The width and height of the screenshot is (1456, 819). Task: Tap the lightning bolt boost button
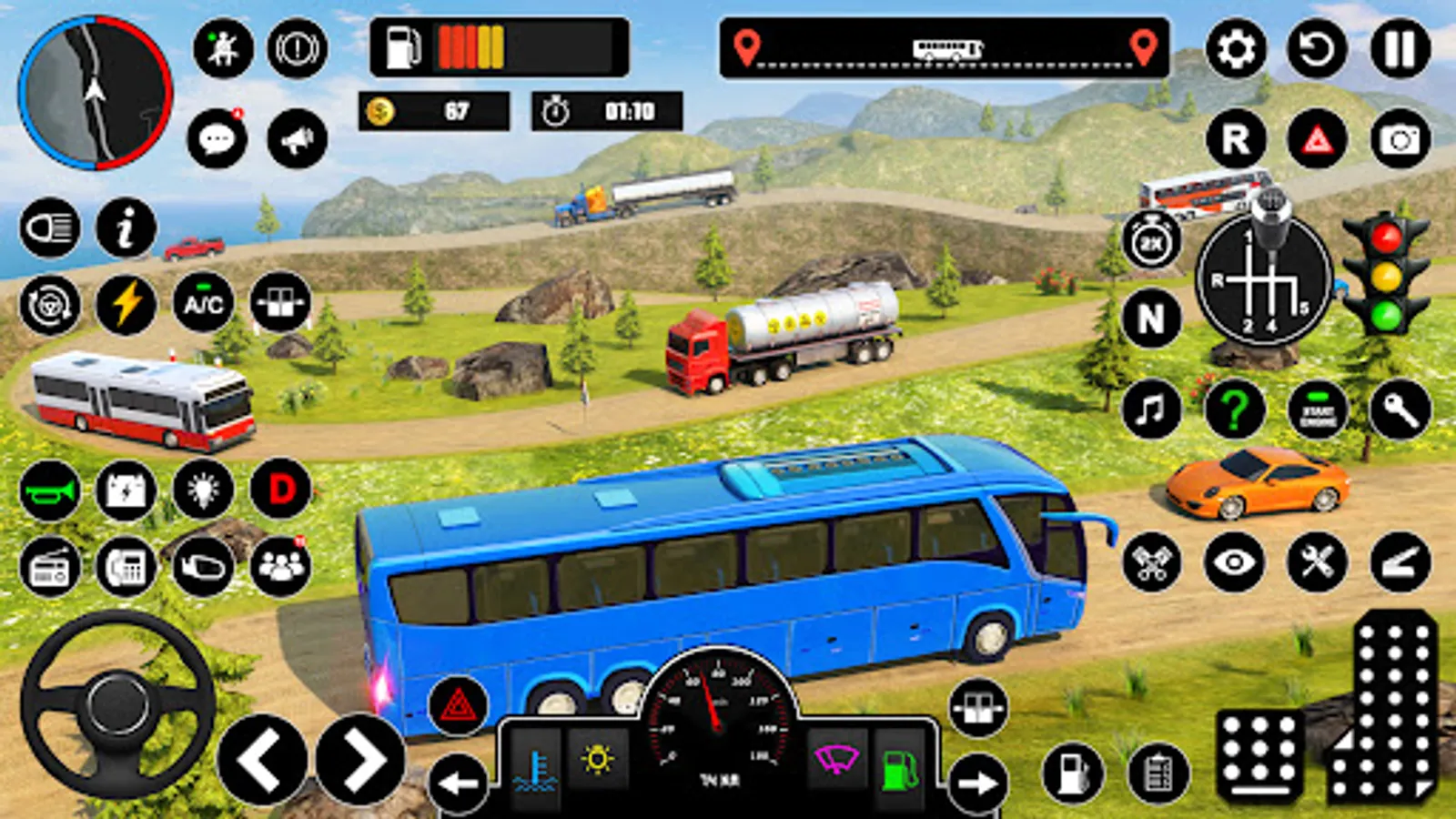[126, 304]
